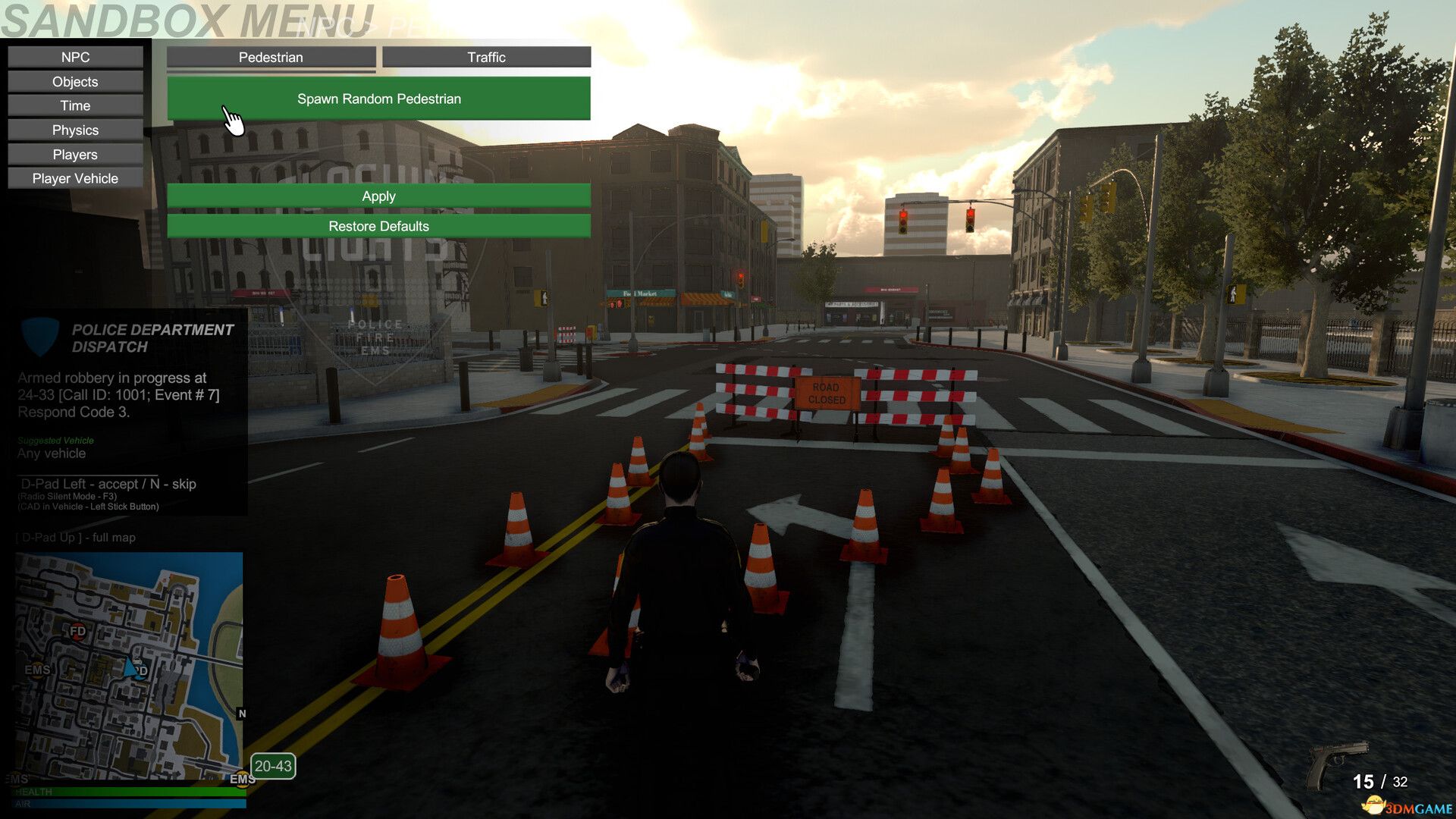Click the FD fire station marker on minimap
Viewport: 1456px width, 819px height.
coord(77,632)
